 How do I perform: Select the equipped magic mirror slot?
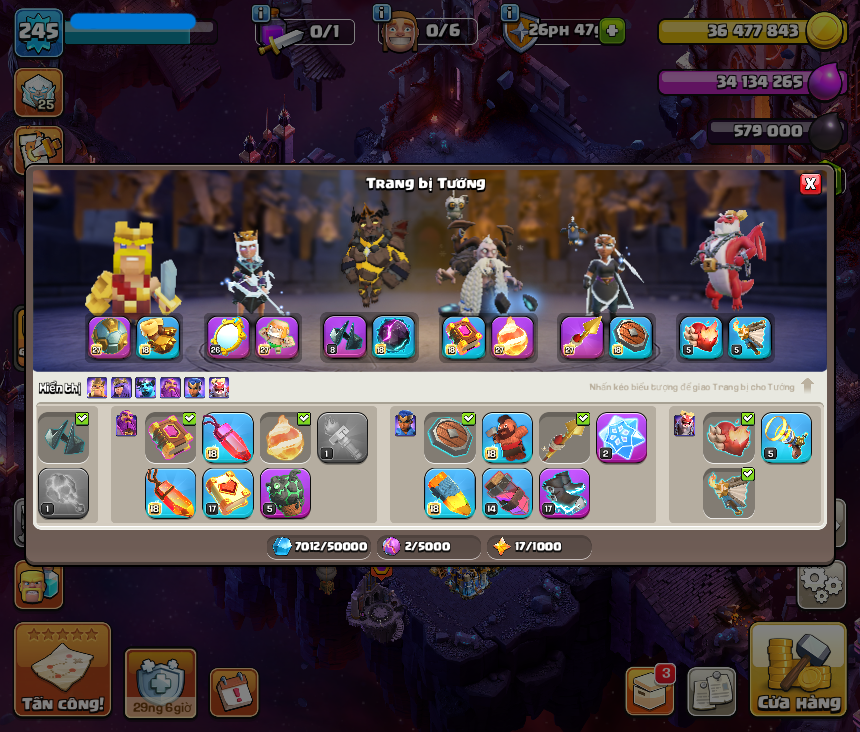pos(228,337)
